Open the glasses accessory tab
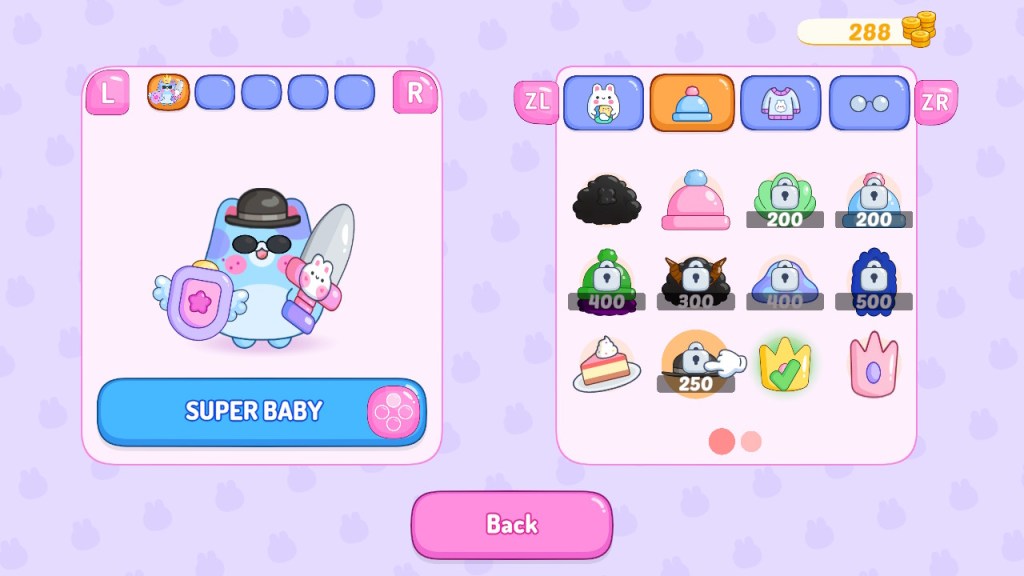 tap(869, 103)
